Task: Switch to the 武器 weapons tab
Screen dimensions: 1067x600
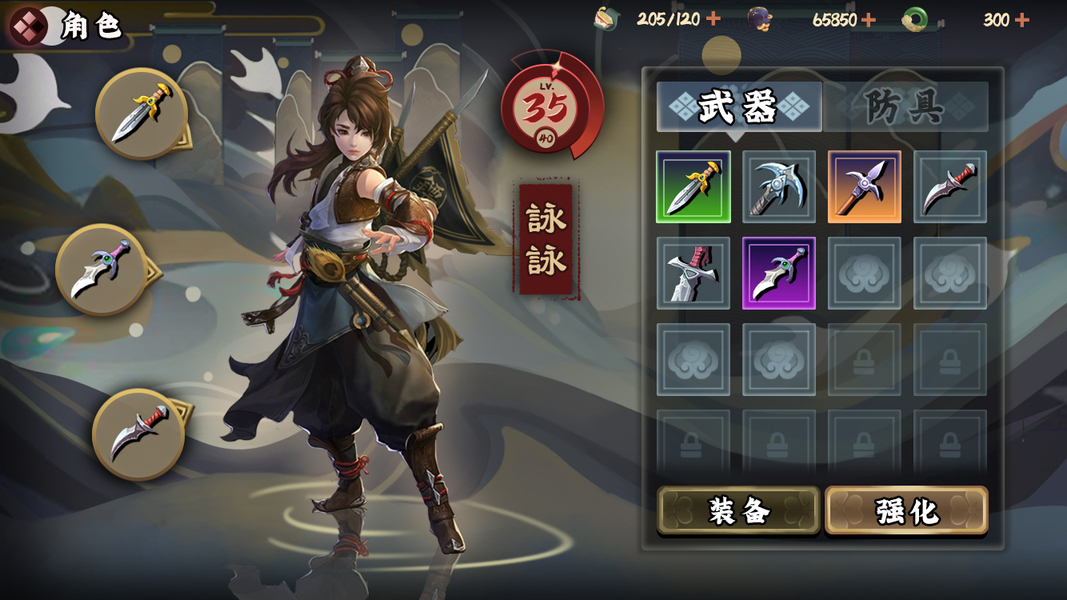Action: point(738,107)
